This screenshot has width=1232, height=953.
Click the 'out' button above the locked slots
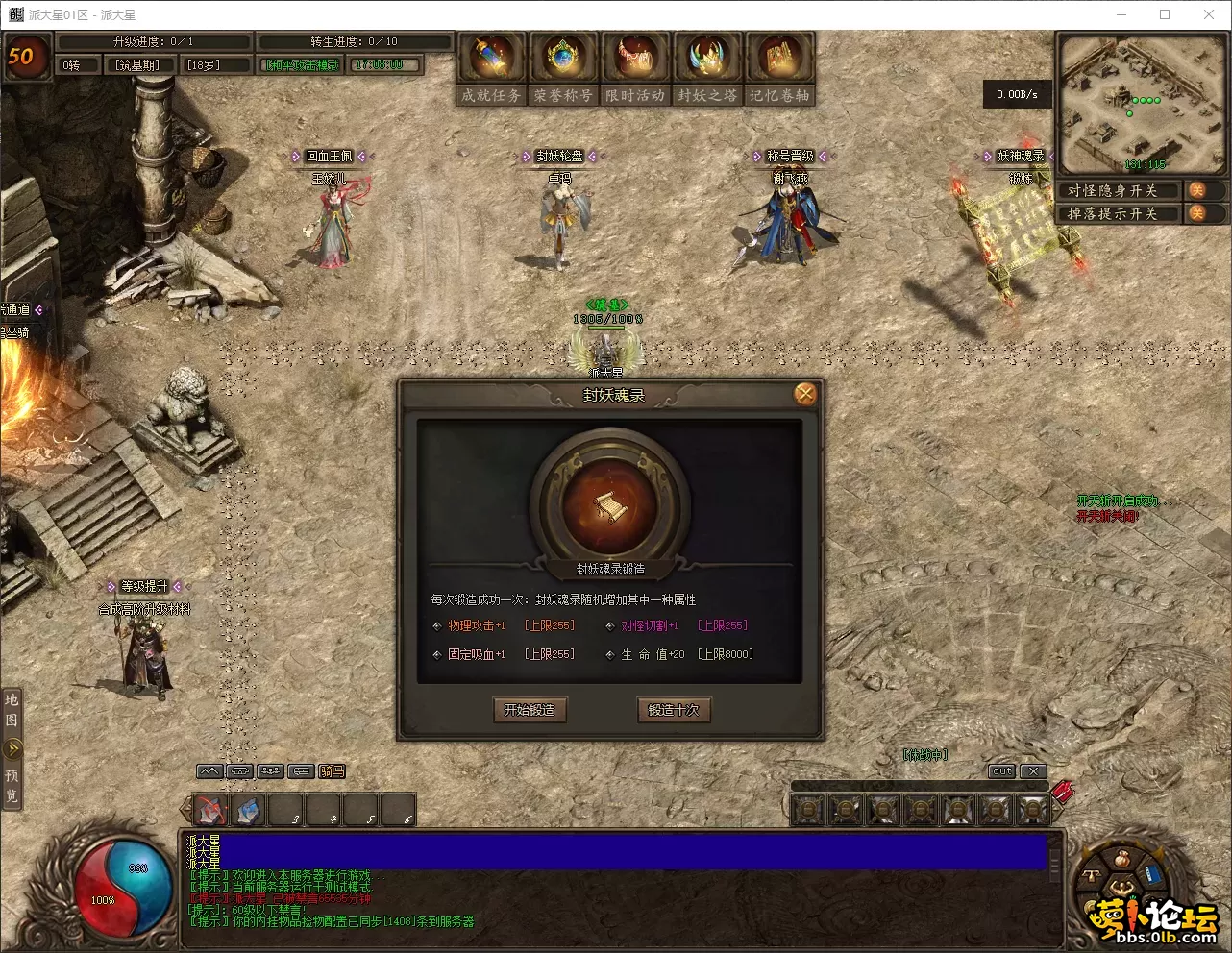[x=1002, y=771]
